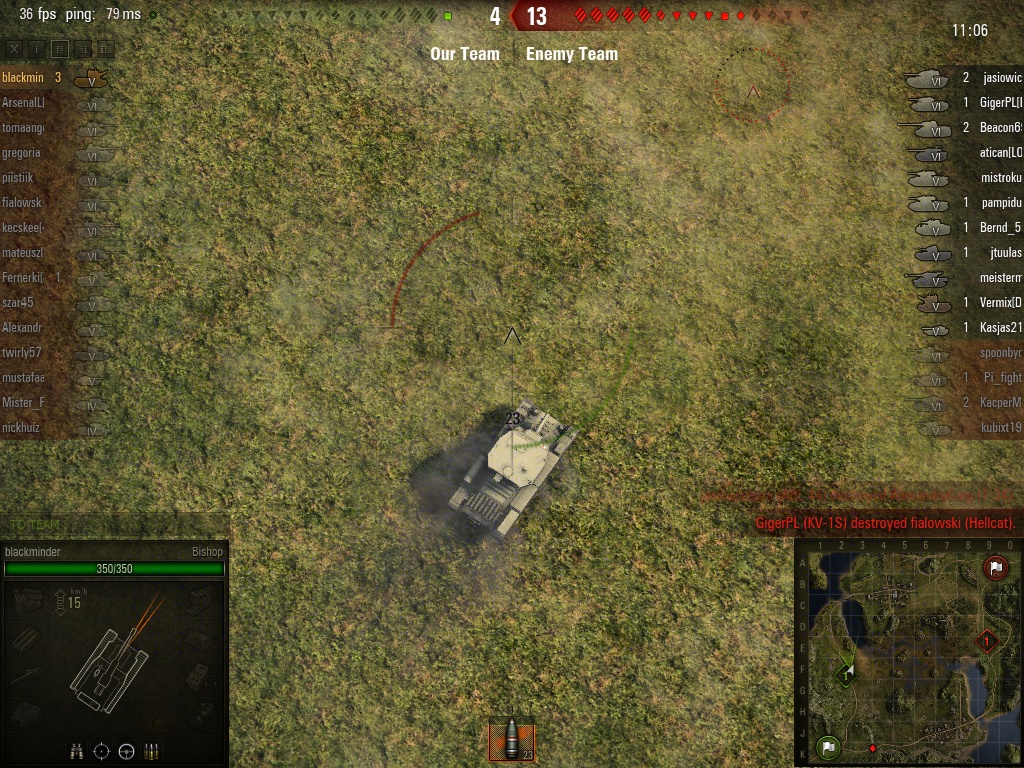The image size is (1024, 768).
Task: Click the binoculars icon in the damage panel
Action: (77, 750)
